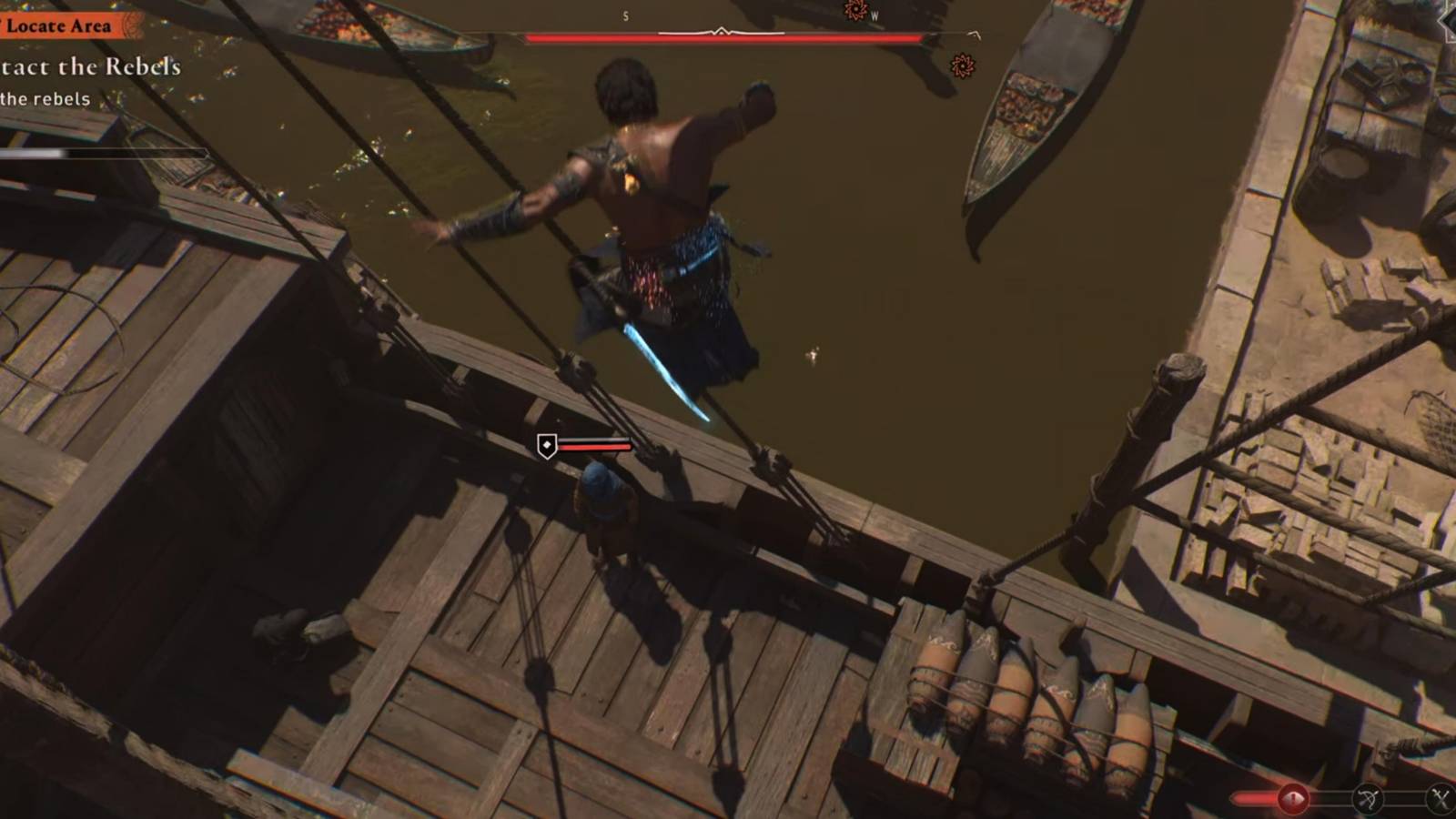Click the flower marker below the compass bar
Image resolution: width=1456 pixels, height=819 pixels.
pos(963,66)
